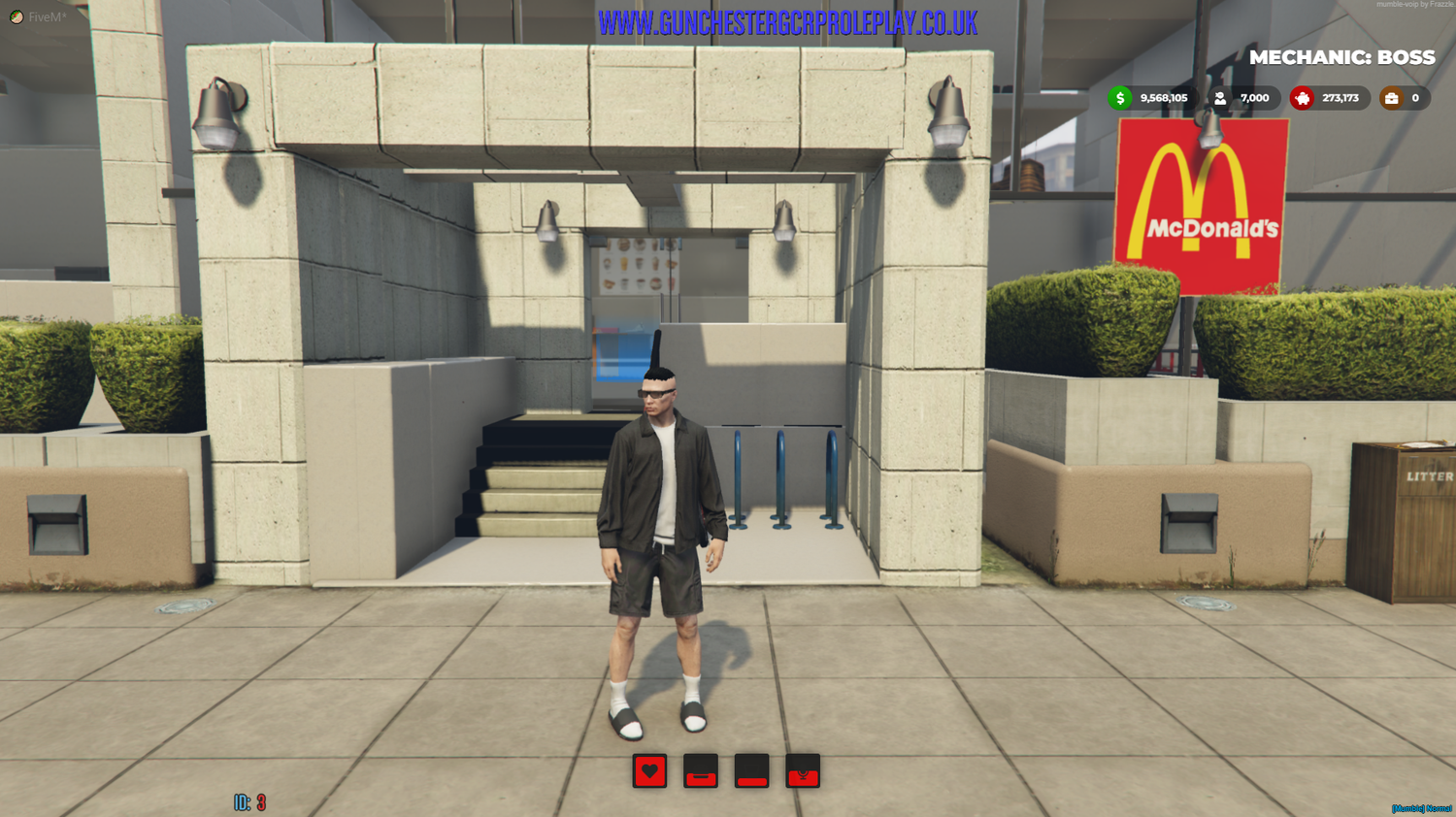Click the hunger status icon
Screen dimensions: 1456x817
pos(701,773)
